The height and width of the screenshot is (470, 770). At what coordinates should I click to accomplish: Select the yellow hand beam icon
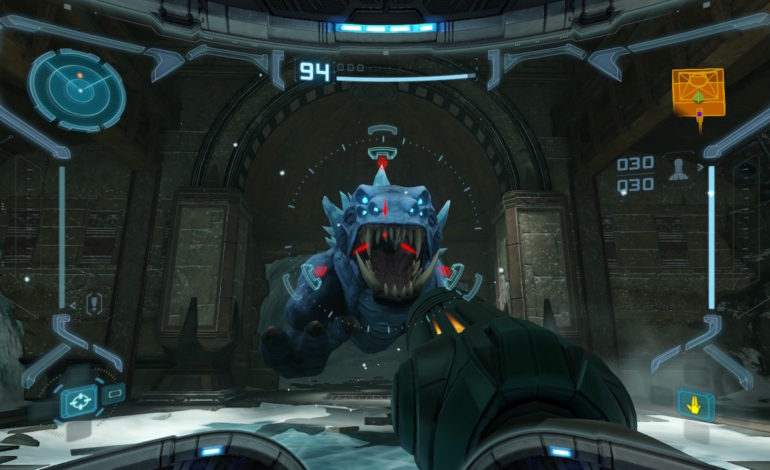click(x=695, y=404)
